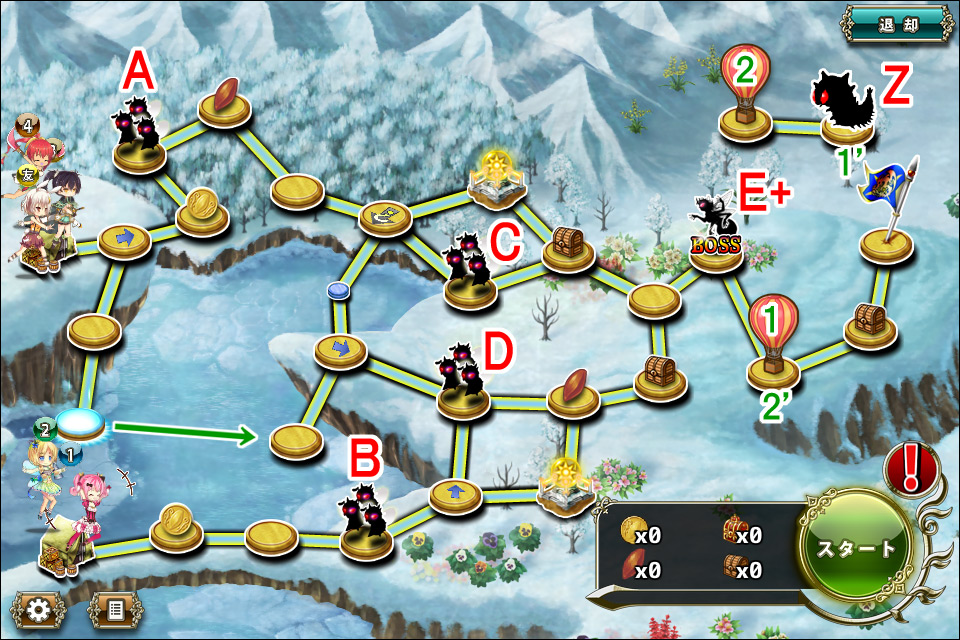Image resolution: width=960 pixels, height=640 pixels.
Task: Open the list log button
Action: coord(115,609)
